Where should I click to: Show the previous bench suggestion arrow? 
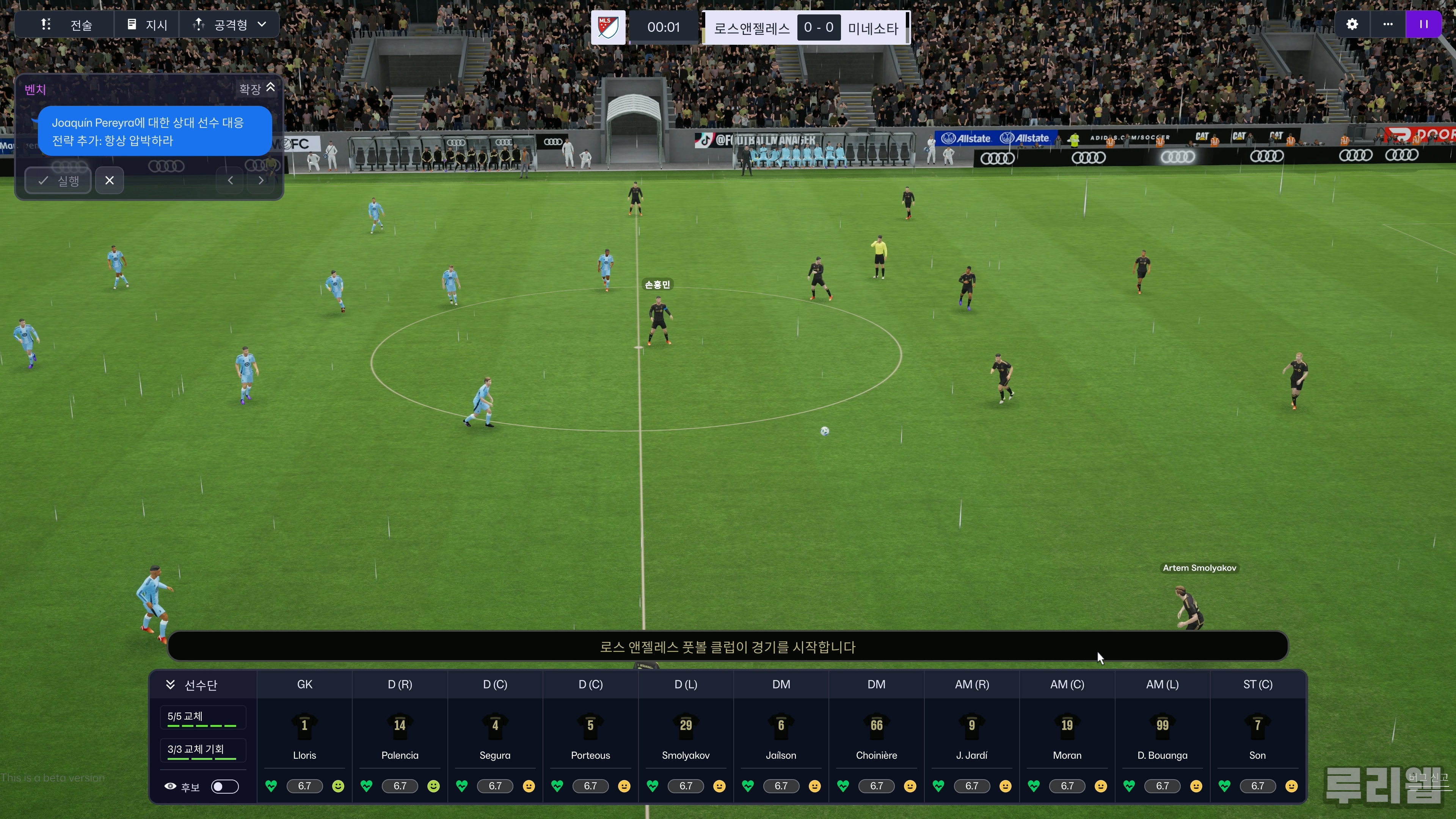(230, 181)
